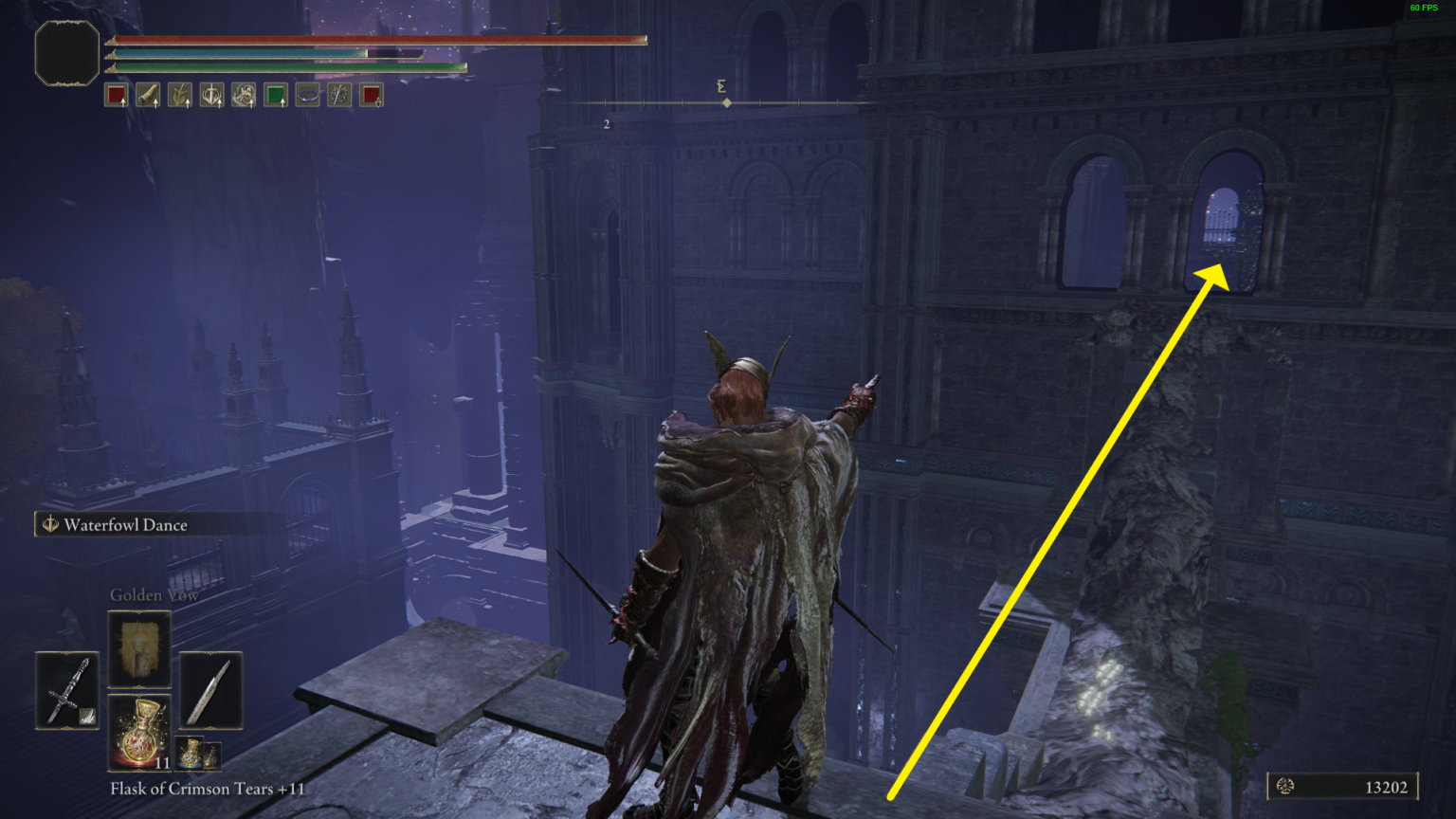Click the Golden Vow incantation icon
The height and width of the screenshot is (819, 1456).
point(139,648)
